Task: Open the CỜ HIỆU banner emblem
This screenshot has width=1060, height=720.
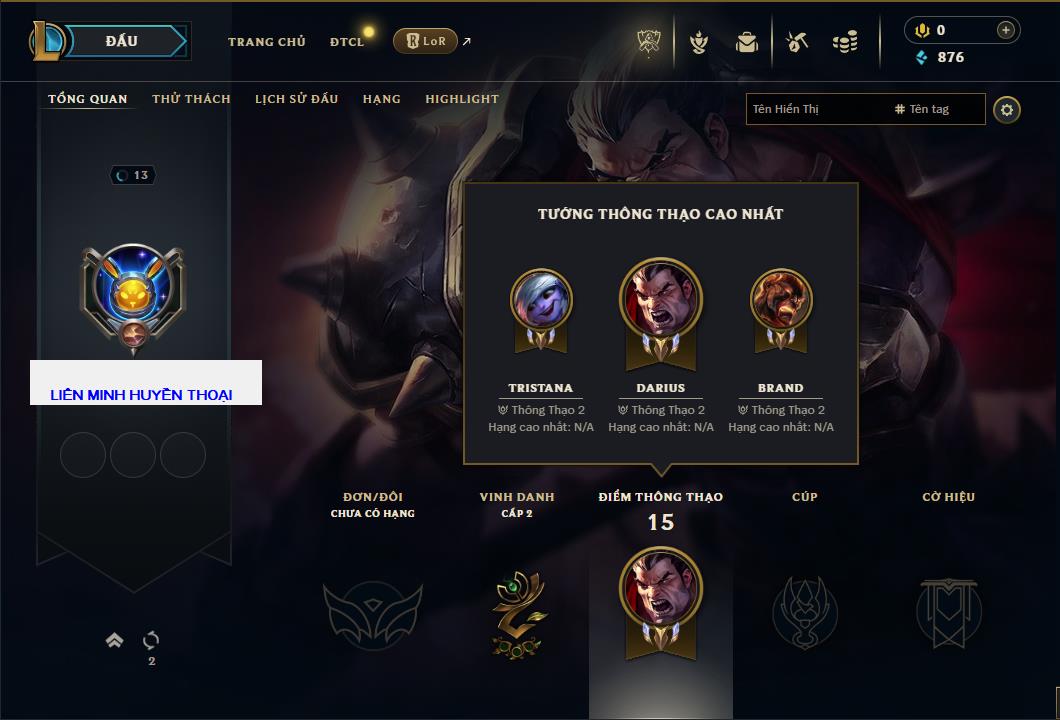Action: coord(948,612)
